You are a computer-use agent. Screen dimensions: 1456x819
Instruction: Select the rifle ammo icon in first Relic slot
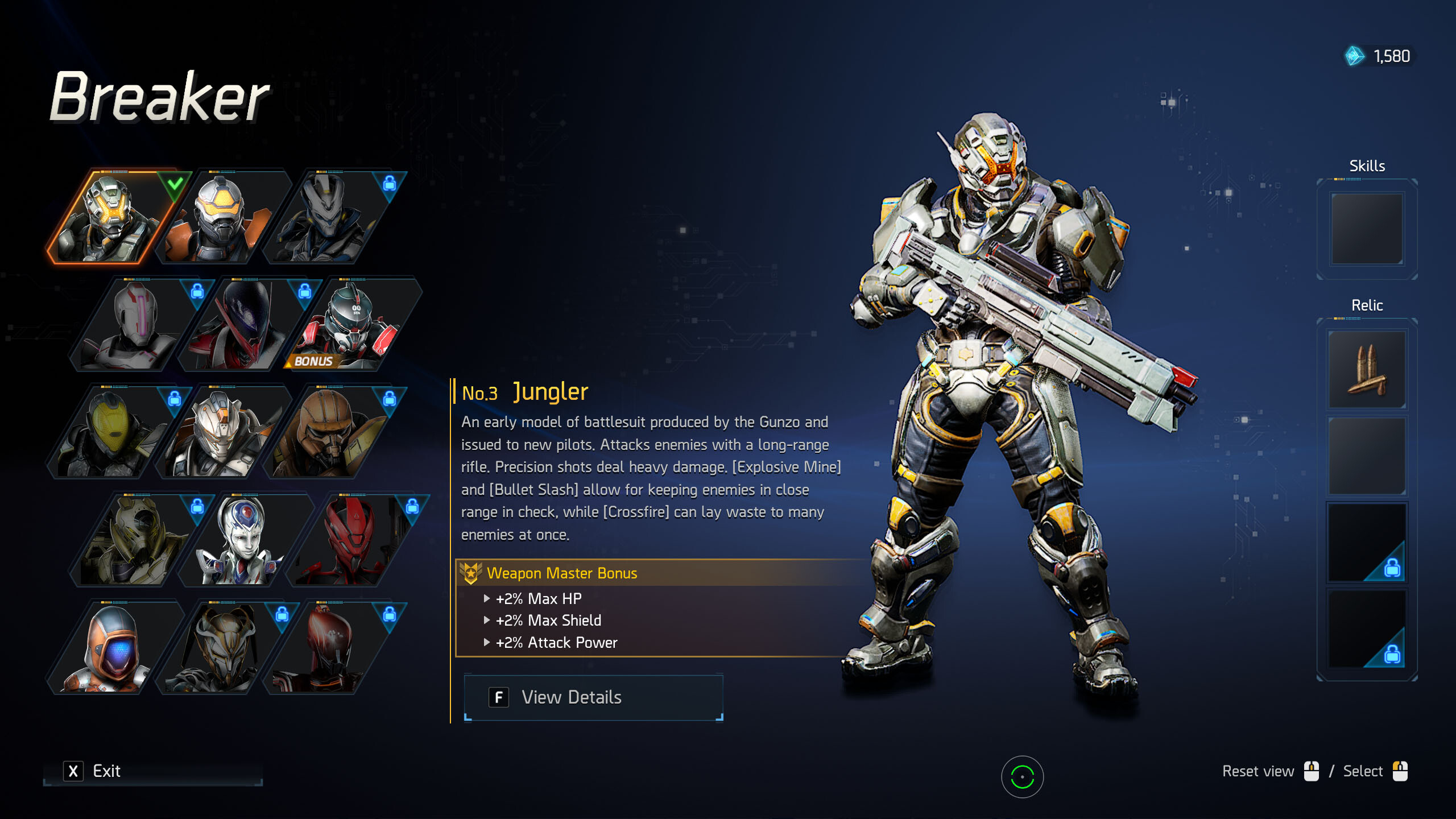click(1367, 370)
